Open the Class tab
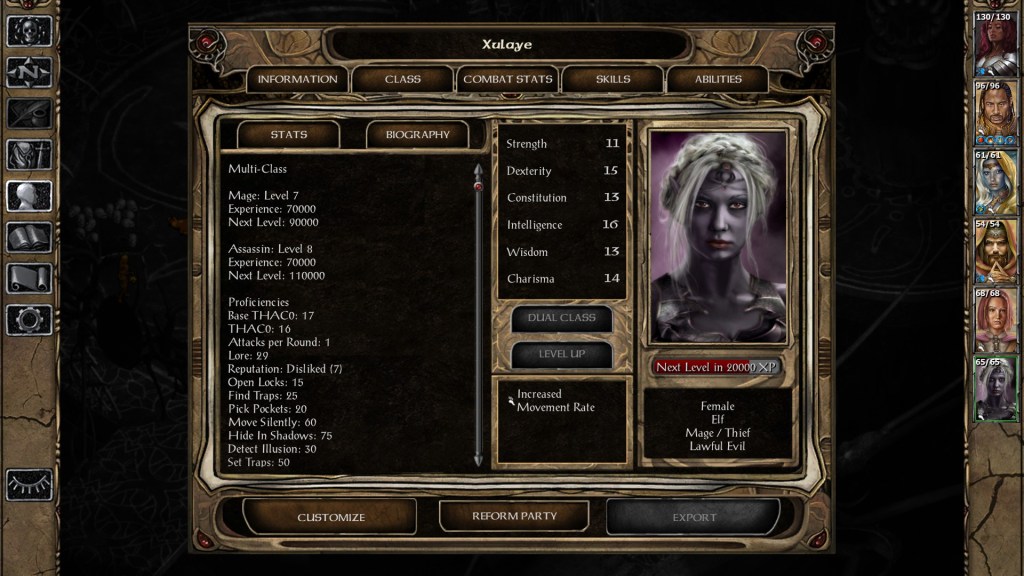This screenshot has height=576, width=1024. 402,79
